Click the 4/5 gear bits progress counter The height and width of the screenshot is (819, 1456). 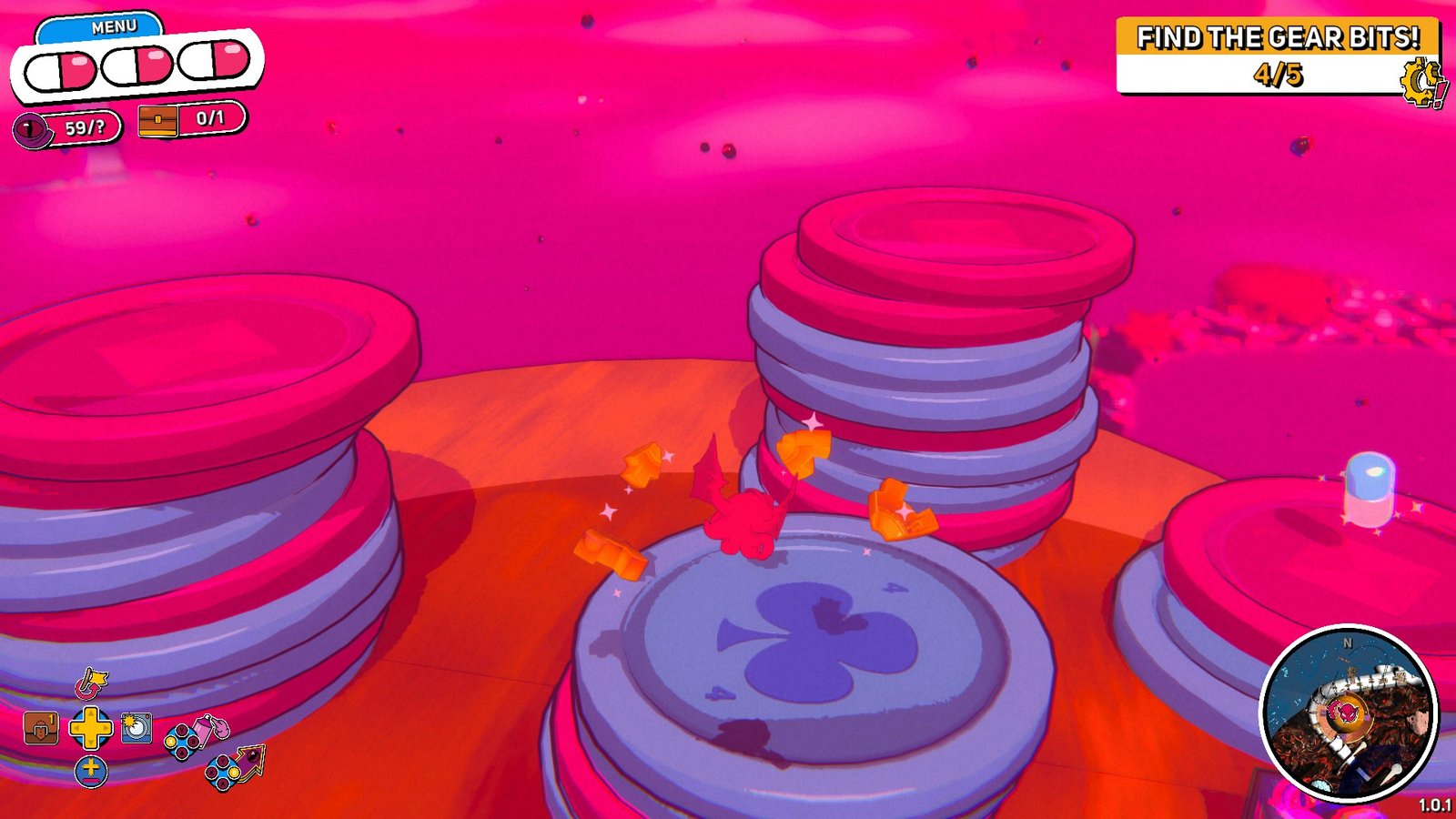pos(1280,75)
